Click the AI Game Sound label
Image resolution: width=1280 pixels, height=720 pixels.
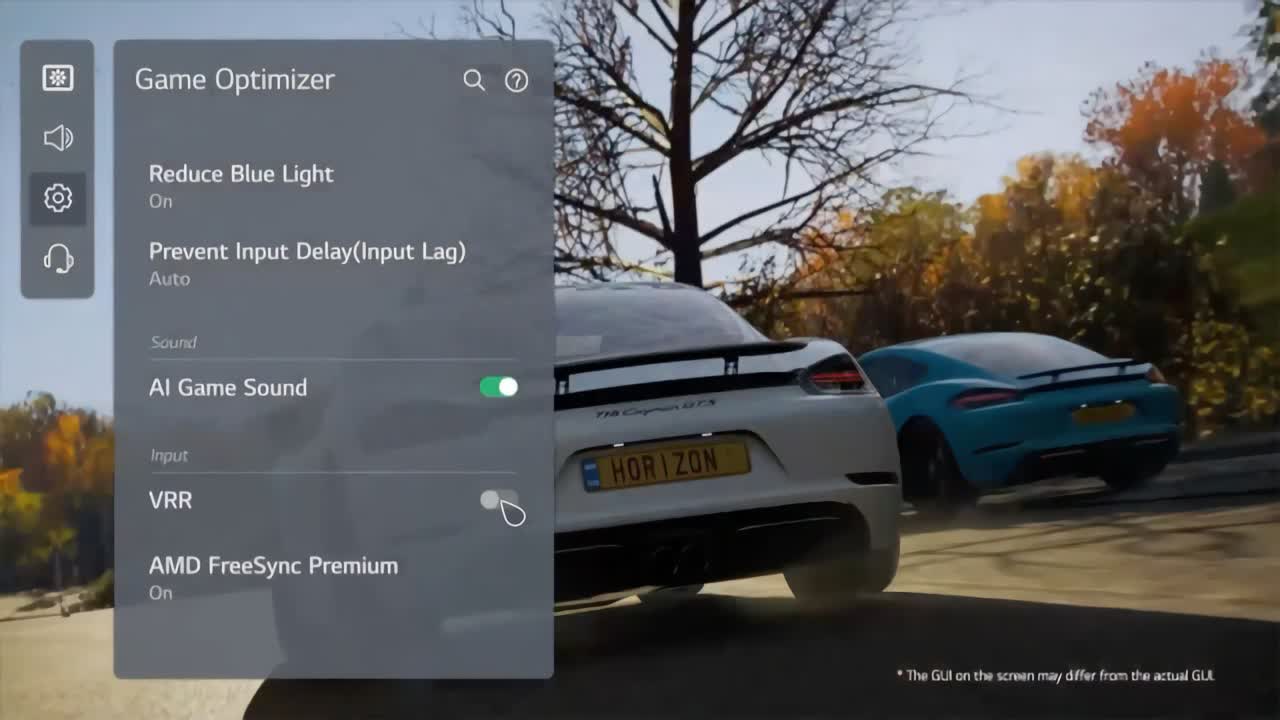point(227,387)
